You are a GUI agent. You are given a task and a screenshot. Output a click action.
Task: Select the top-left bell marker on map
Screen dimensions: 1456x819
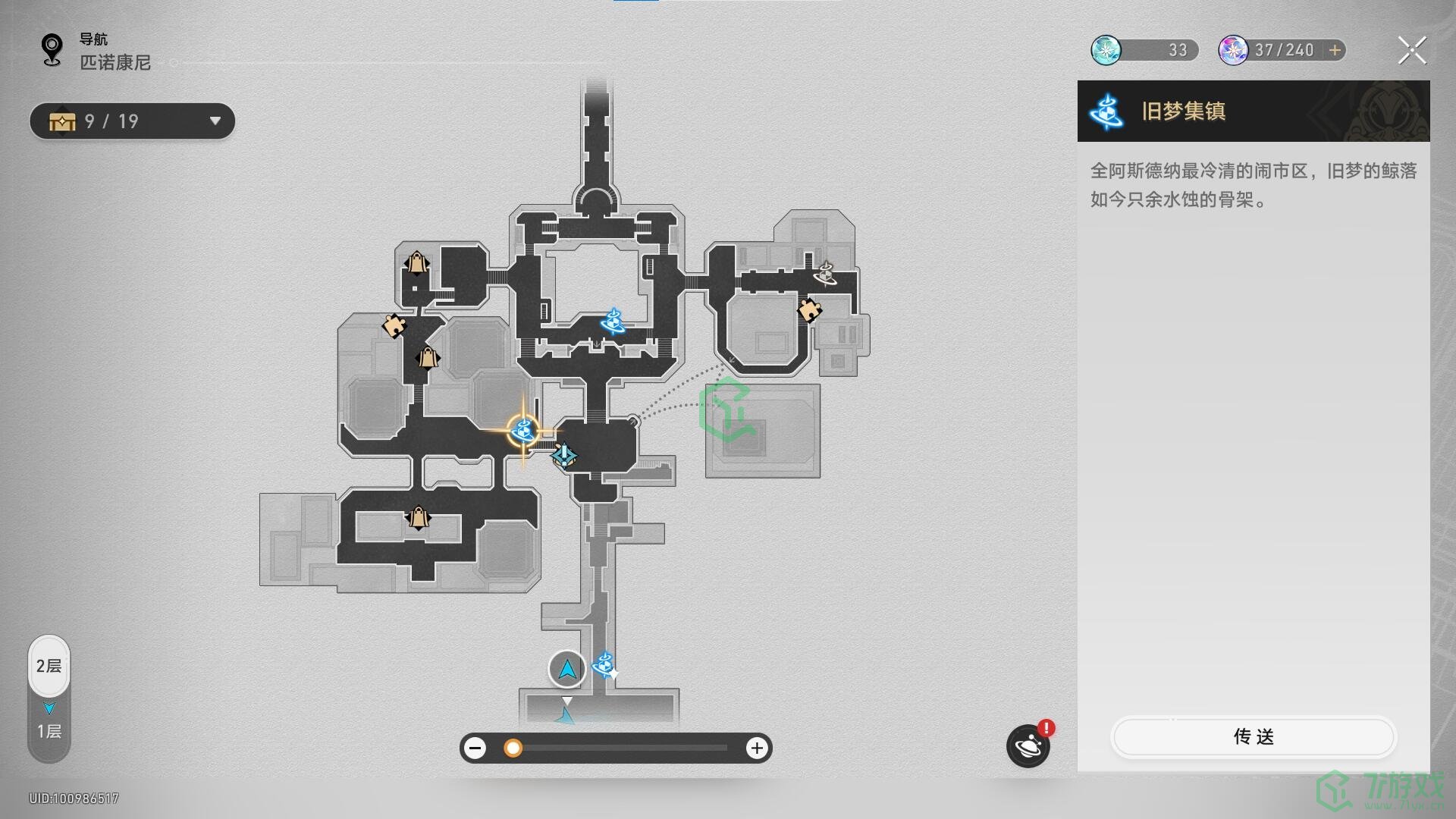coord(416,263)
